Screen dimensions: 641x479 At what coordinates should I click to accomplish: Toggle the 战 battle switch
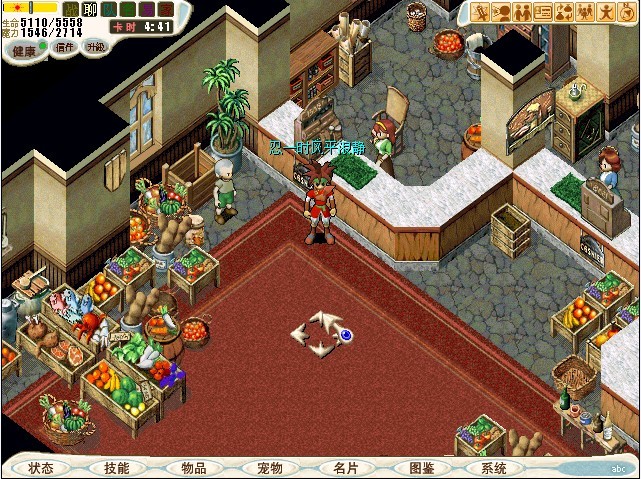point(72,9)
